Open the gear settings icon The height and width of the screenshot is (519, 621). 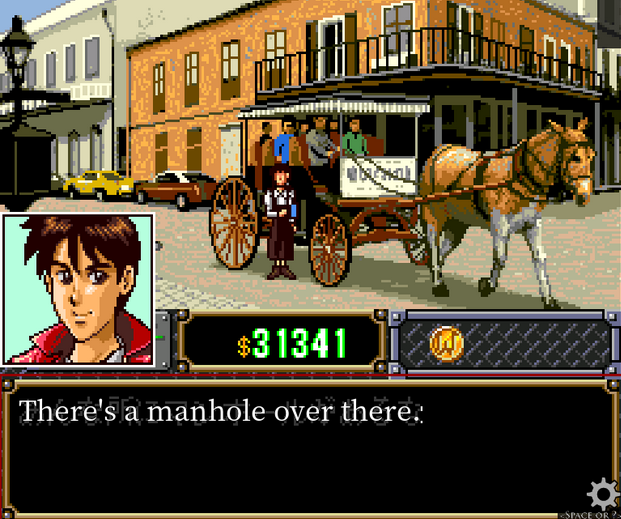click(x=600, y=495)
